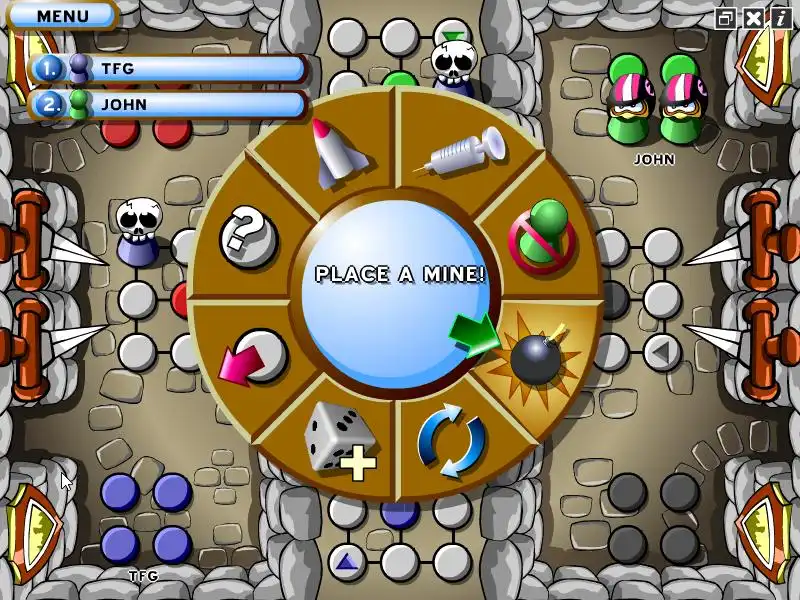Select the blue circular arrows swap option
Screen dimensions: 800x600
(452, 442)
